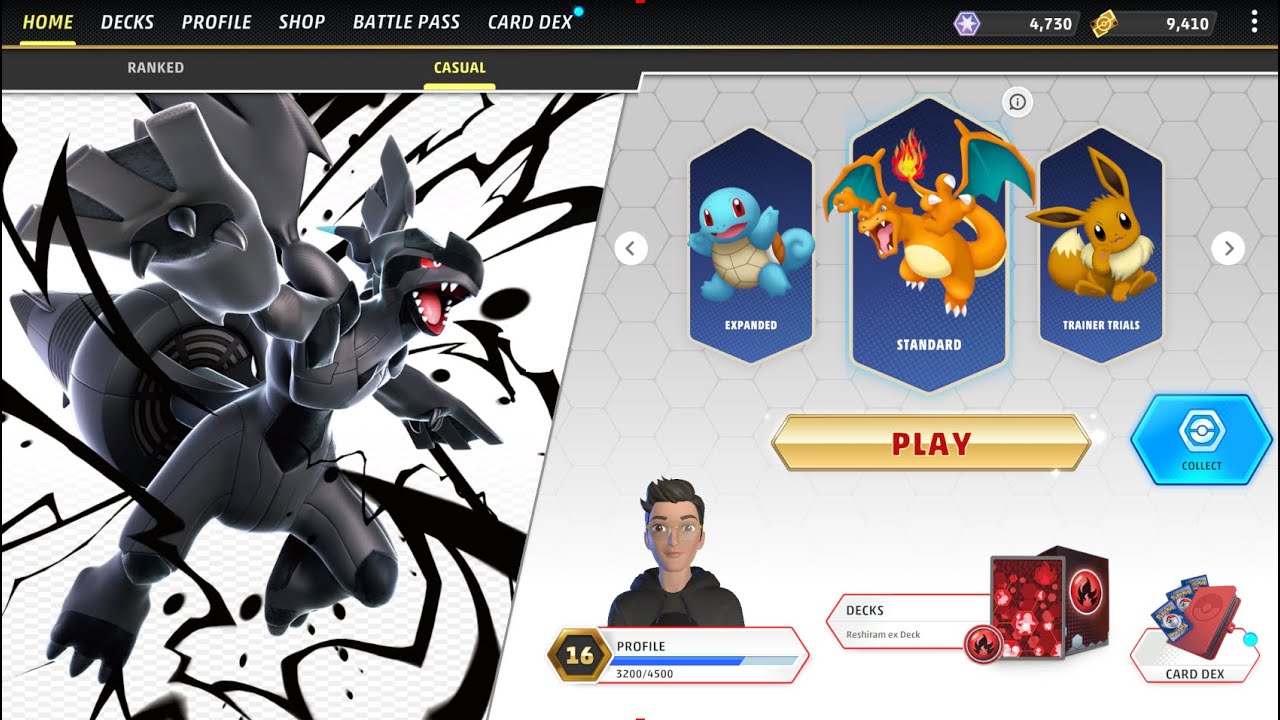Switch to the Ranked tab

pyautogui.click(x=155, y=67)
